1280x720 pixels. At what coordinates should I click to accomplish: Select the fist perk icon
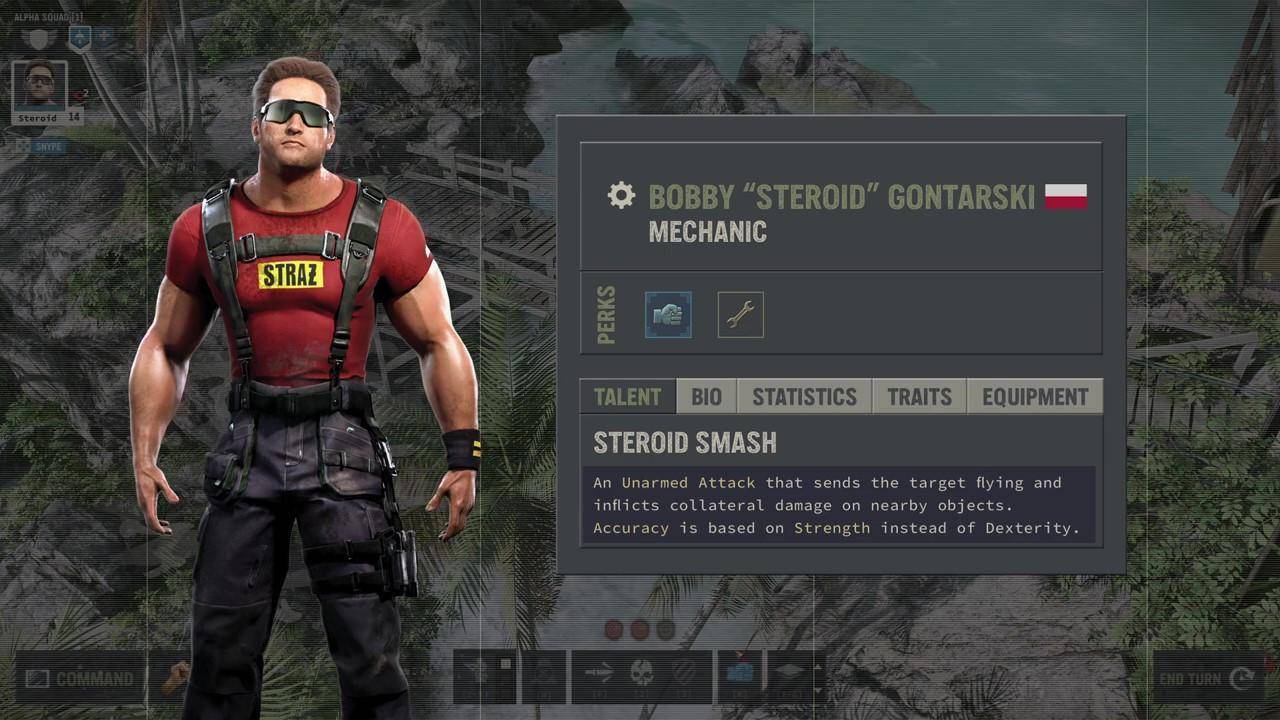668,315
